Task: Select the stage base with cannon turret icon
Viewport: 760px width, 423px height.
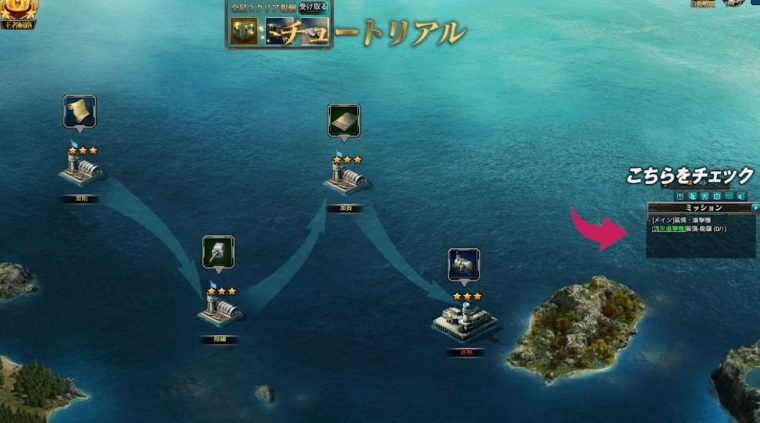Action: pos(219,310)
